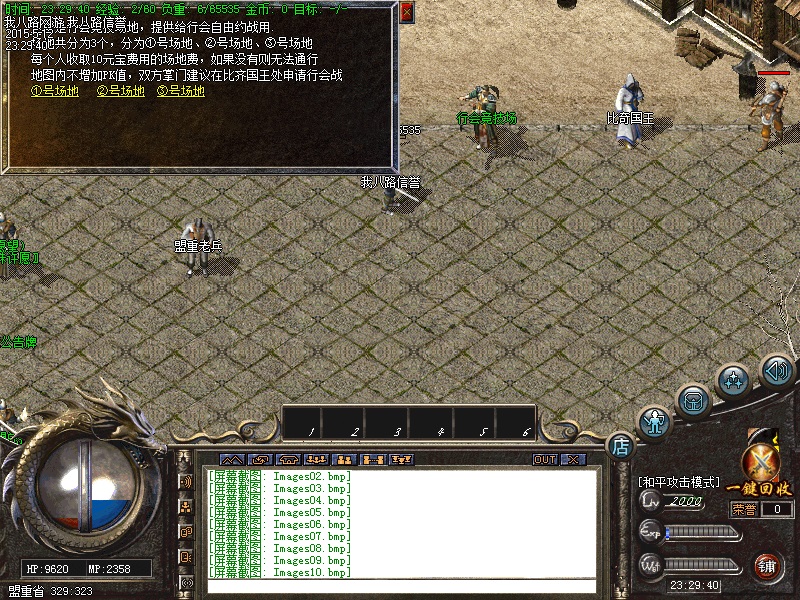Close the chat panel with X
The image size is (800, 600).
[x=573, y=460]
